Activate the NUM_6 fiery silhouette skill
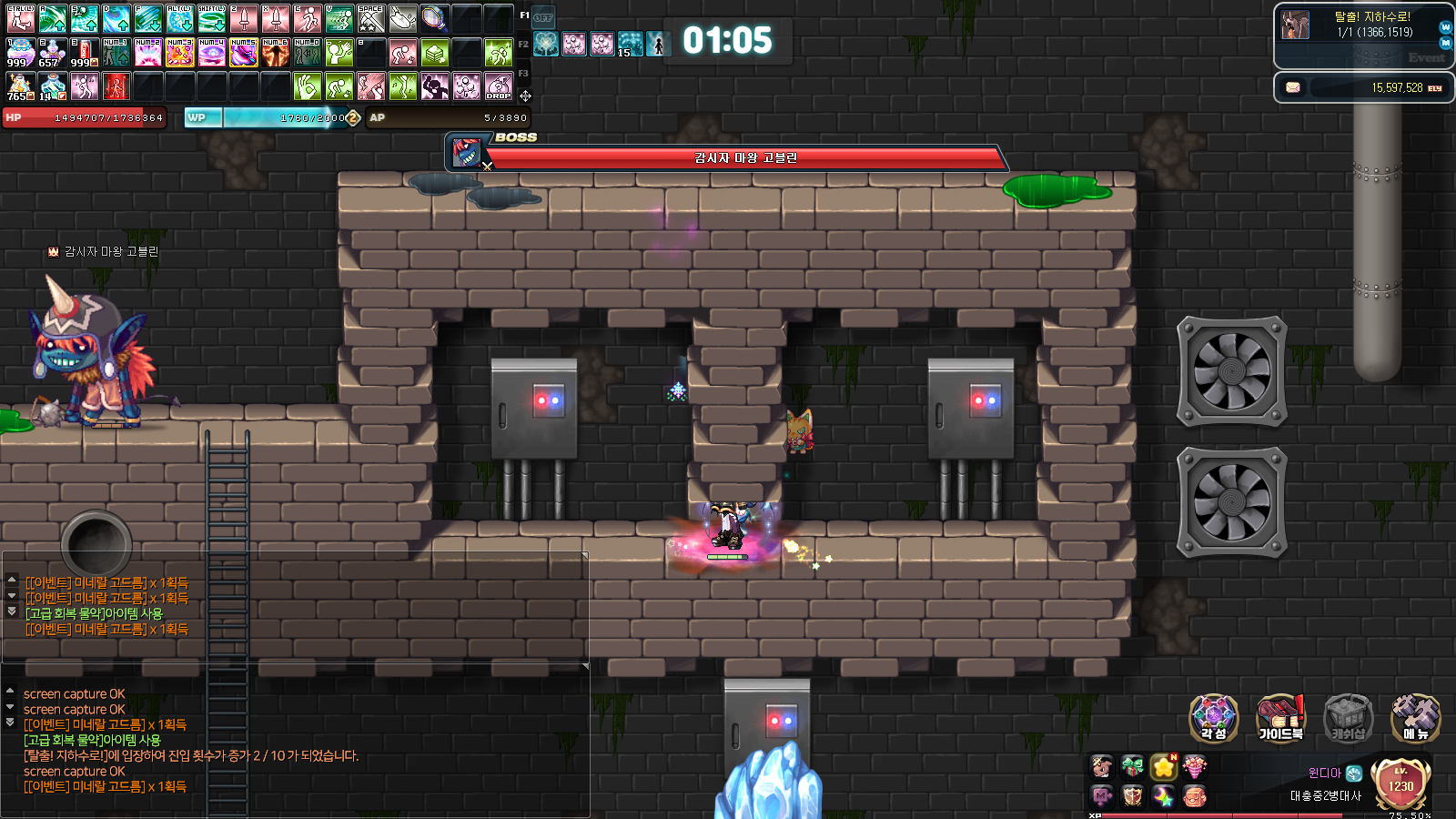The image size is (1456, 819). point(275,53)
